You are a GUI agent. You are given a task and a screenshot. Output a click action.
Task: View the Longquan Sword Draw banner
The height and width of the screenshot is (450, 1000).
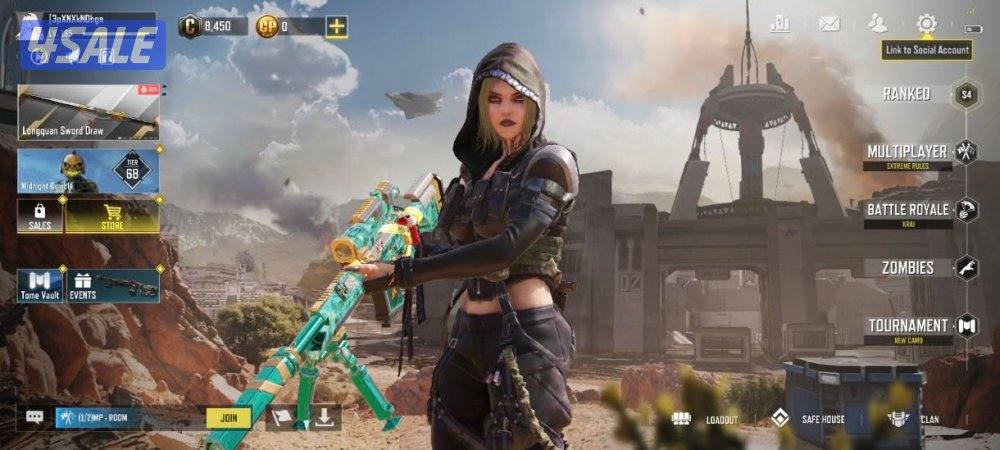[x=88, y=112]
